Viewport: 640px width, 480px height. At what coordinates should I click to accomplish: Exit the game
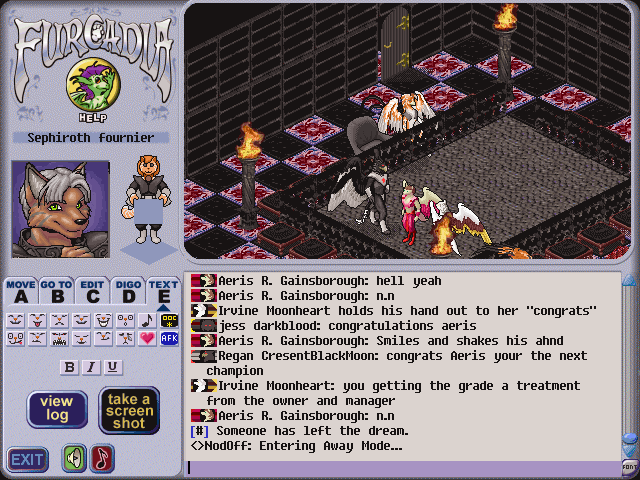click(x=27, y=460)
